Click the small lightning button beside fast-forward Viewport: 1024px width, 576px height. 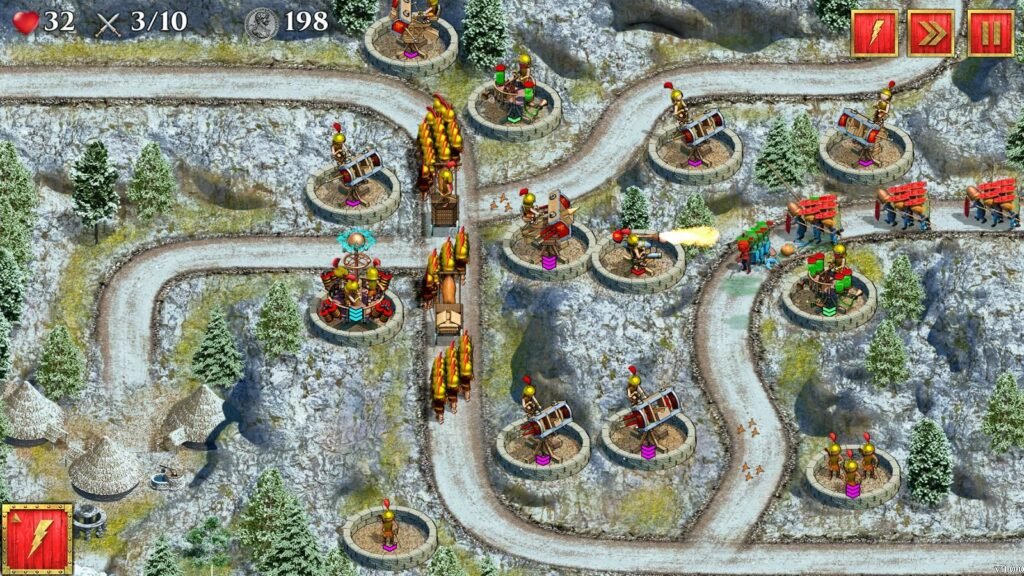pyautogui.click(x=874, y=33)
